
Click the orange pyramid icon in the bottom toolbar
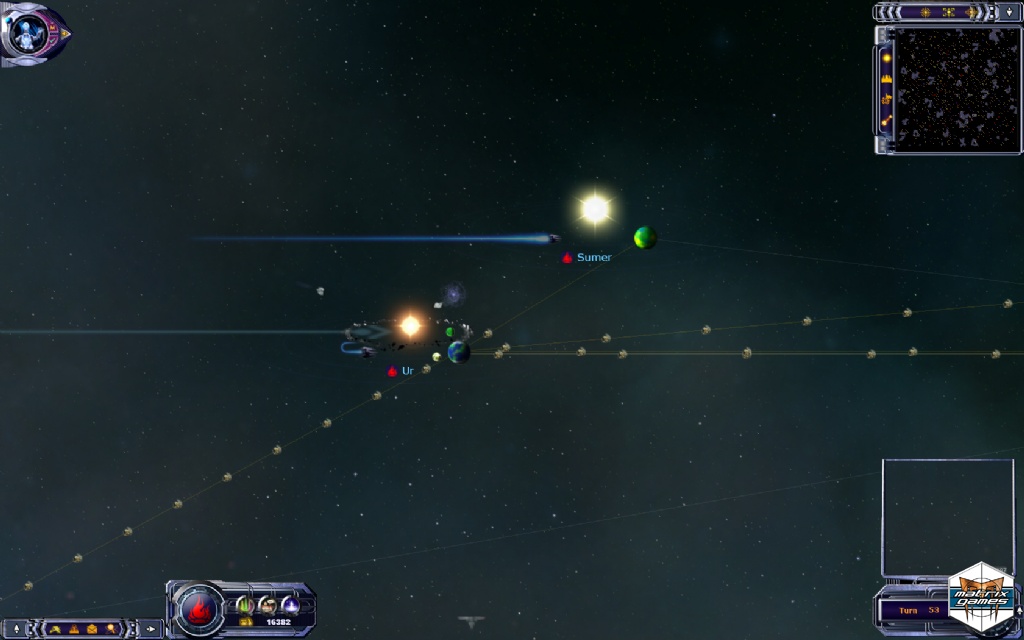tap(74, 629)
